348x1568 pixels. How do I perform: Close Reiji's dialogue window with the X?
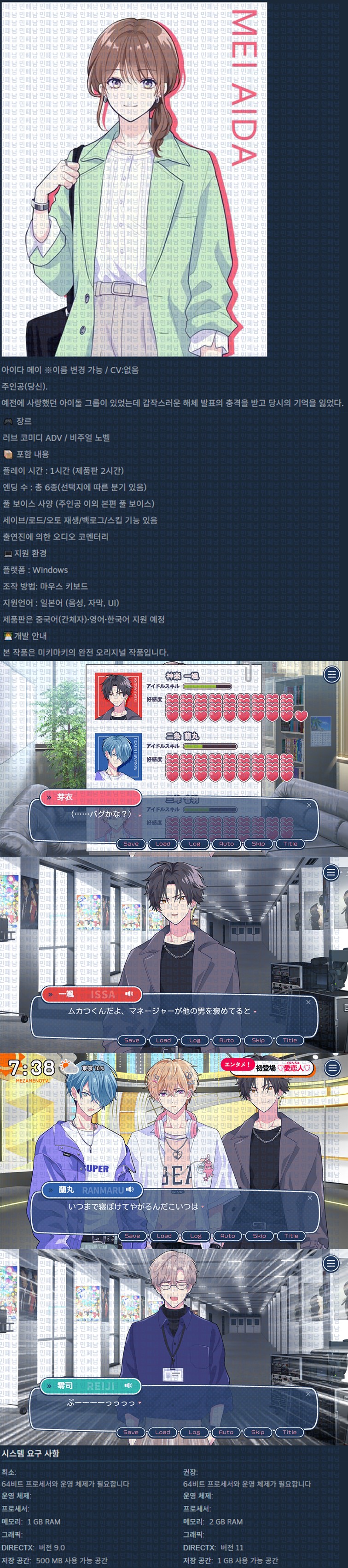(x=308, y=1393)
